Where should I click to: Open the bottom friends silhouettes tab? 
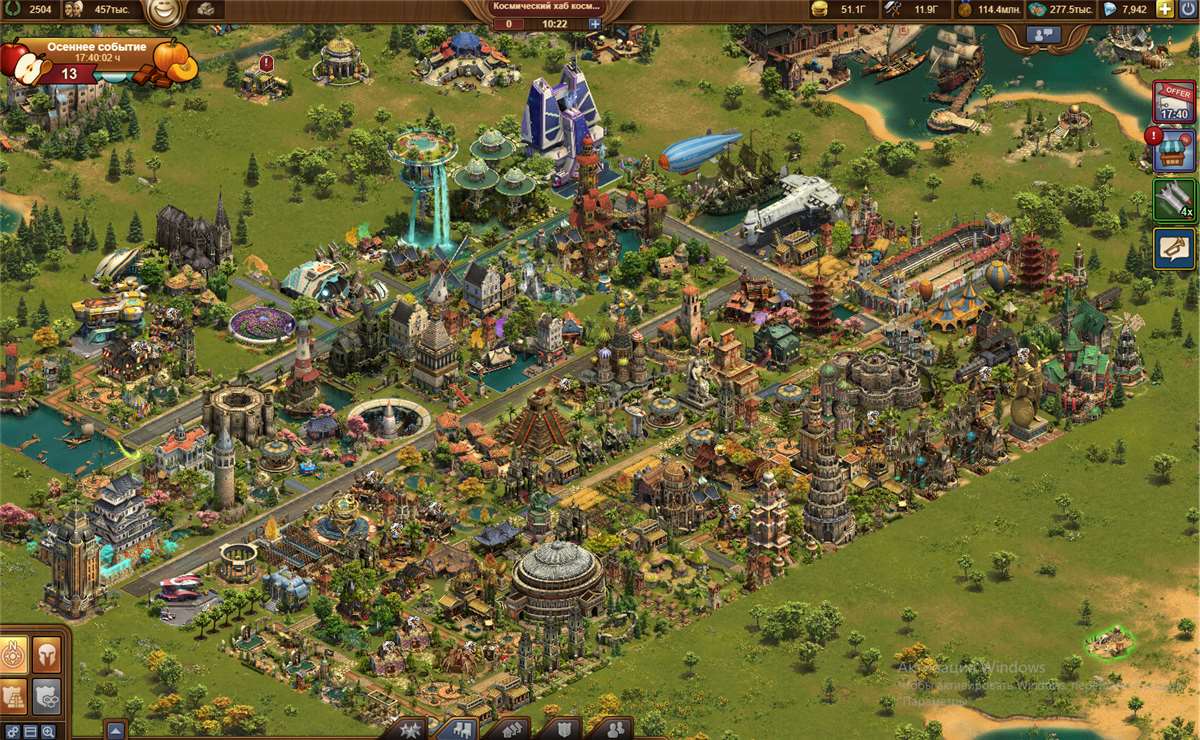(x=617, y=729)
